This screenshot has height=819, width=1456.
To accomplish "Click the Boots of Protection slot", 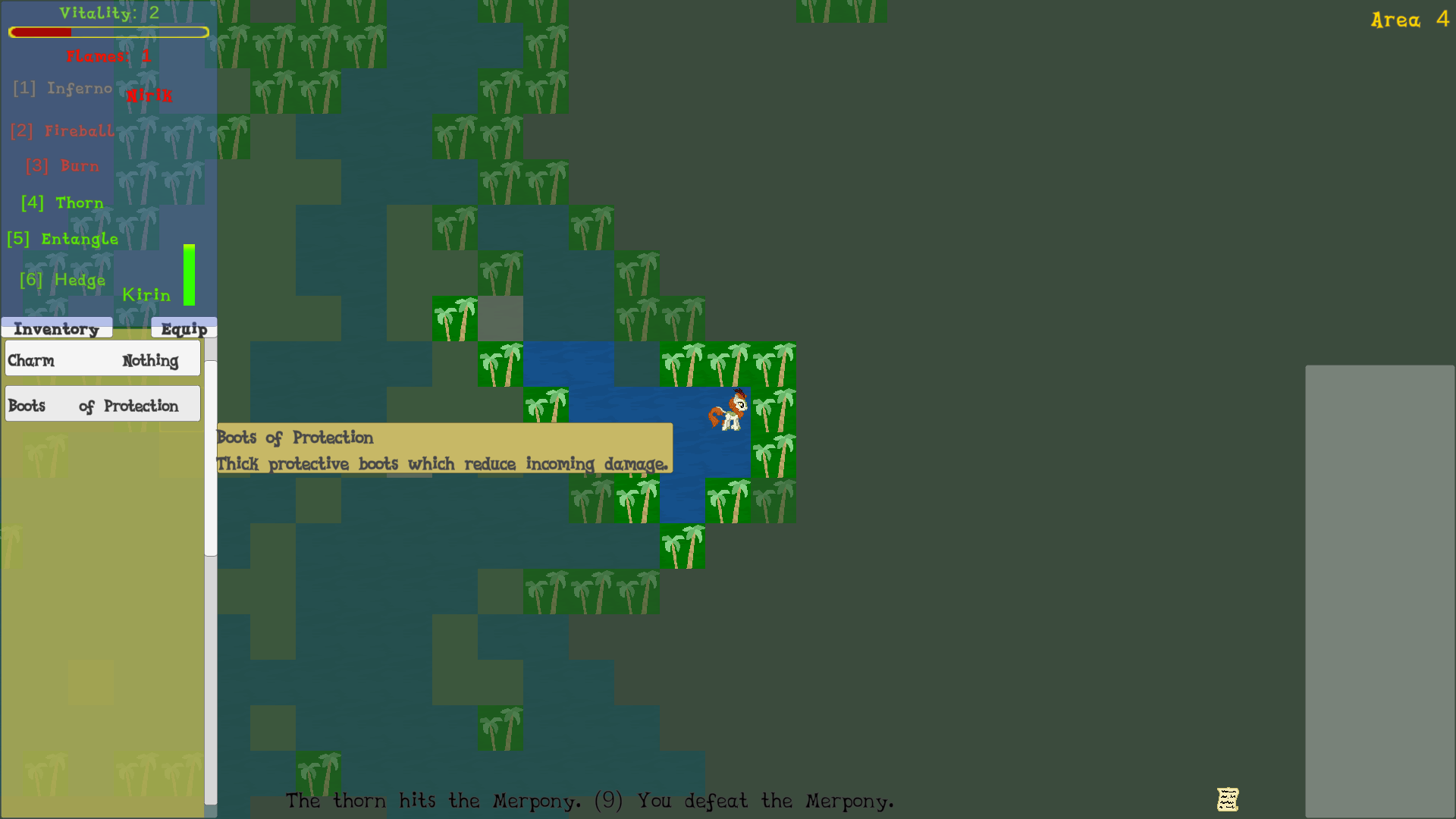I will (103, 406).
